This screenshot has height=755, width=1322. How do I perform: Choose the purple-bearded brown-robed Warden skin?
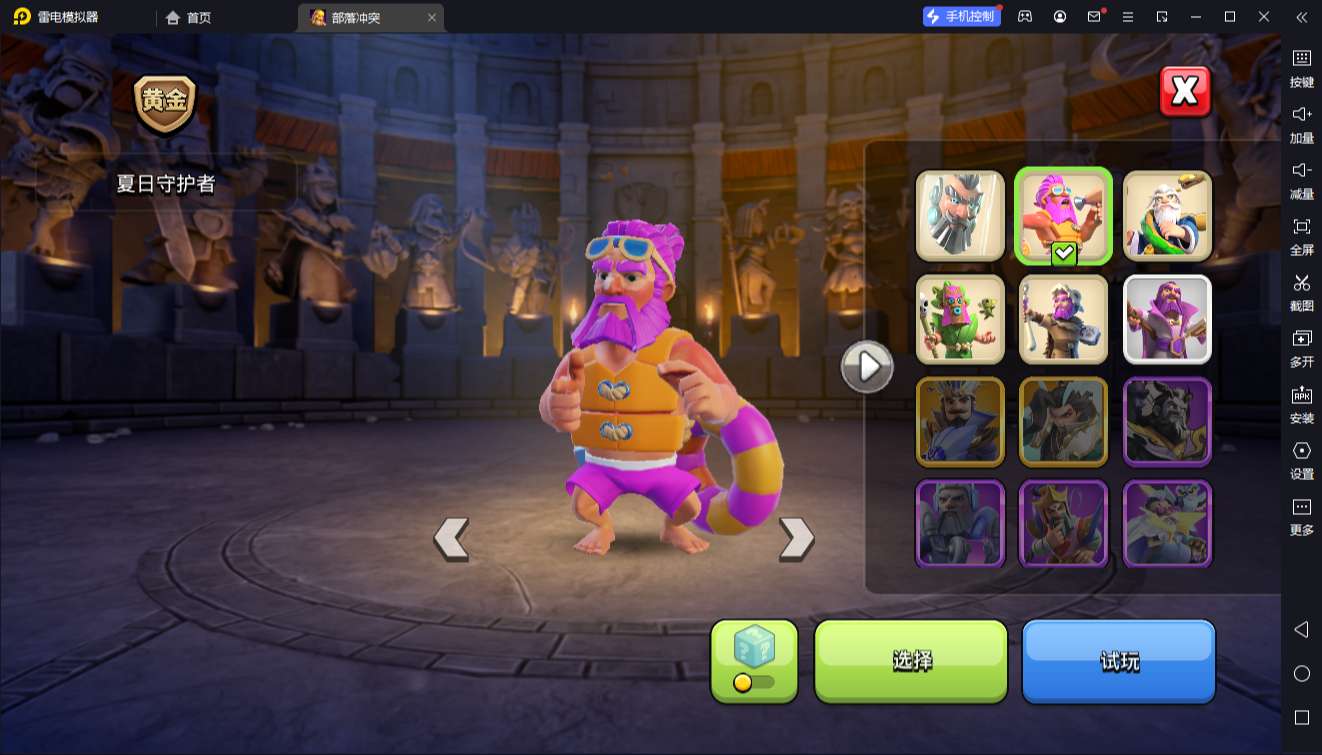point(1064,319)
